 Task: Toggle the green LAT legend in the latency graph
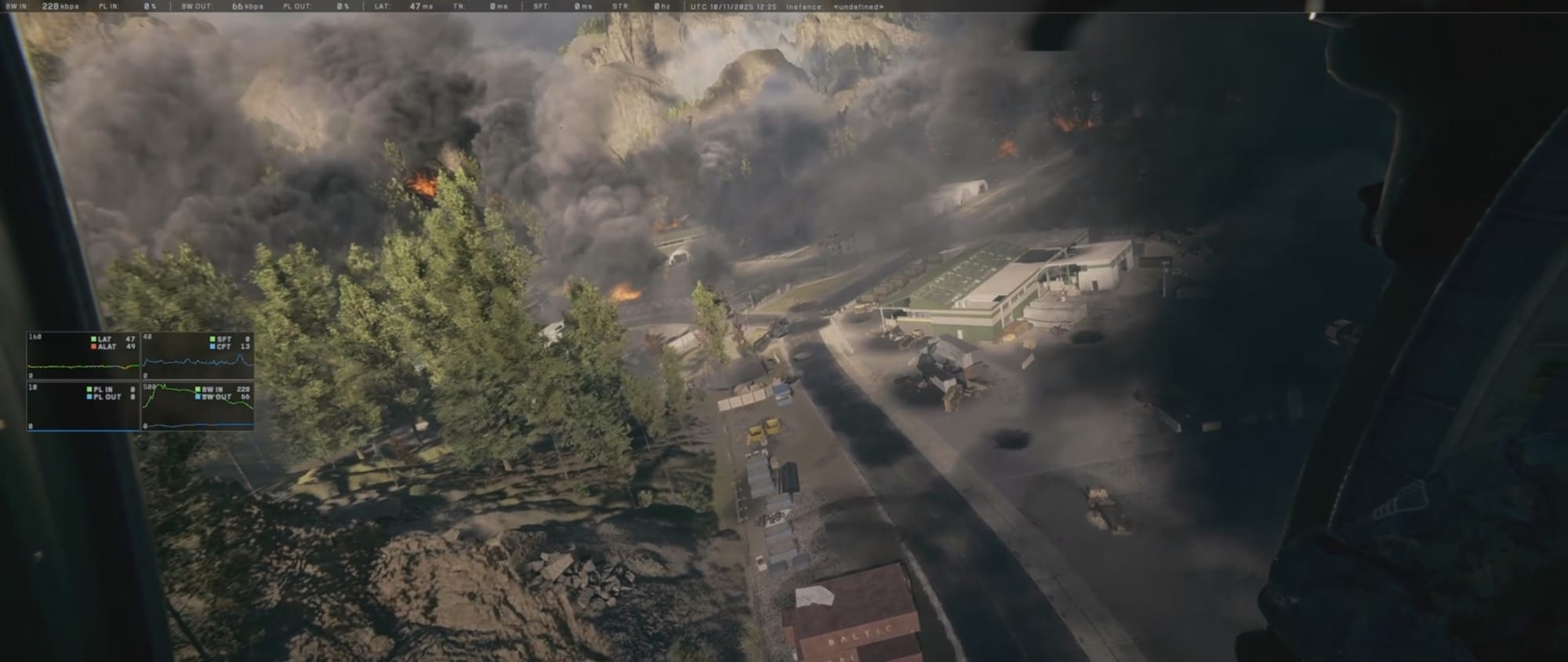93,339
